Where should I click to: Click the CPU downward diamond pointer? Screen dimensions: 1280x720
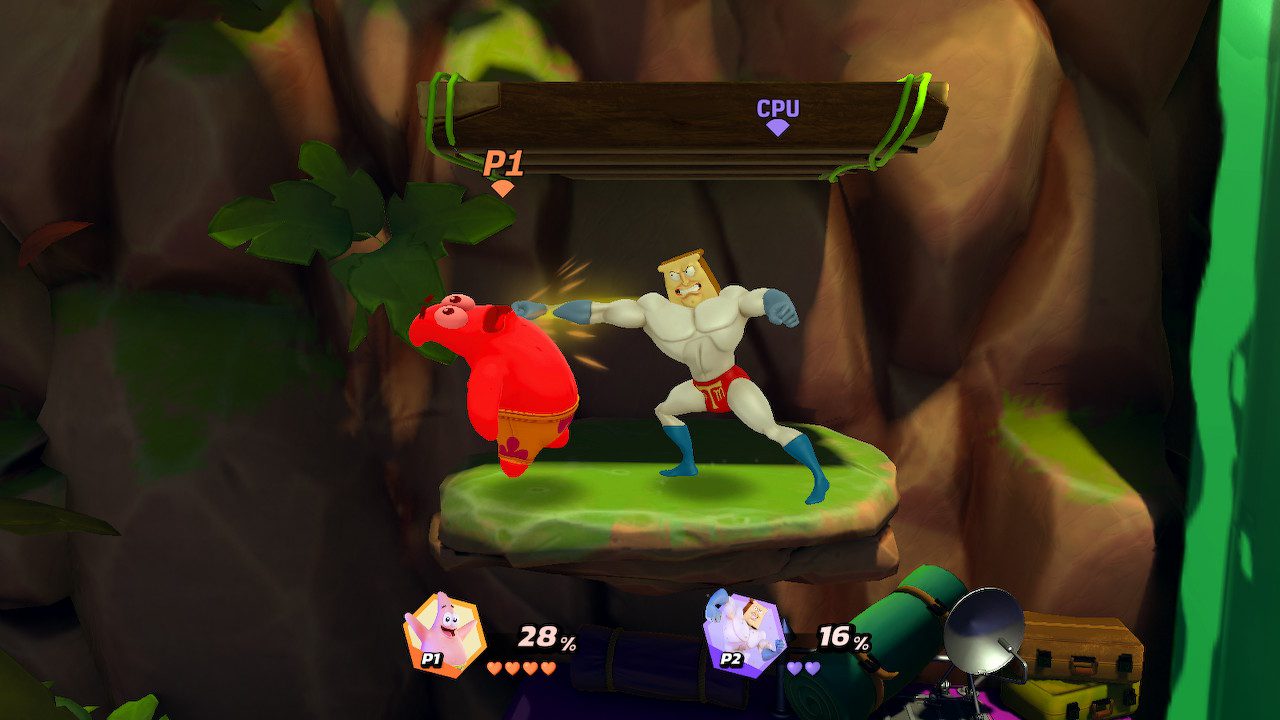[777, 125]
